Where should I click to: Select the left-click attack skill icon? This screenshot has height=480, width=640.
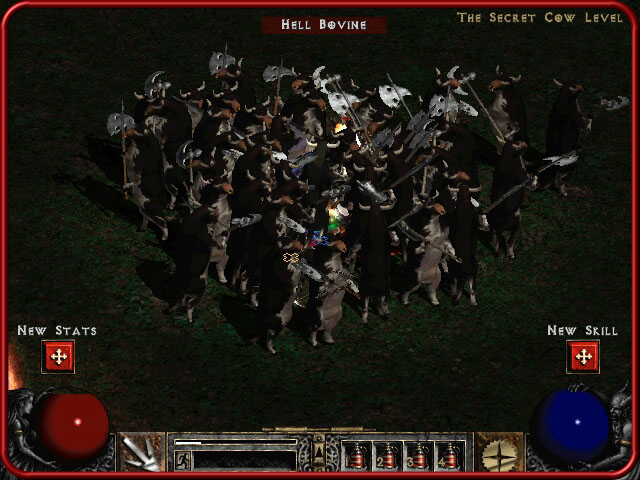(x=142, y=453)
